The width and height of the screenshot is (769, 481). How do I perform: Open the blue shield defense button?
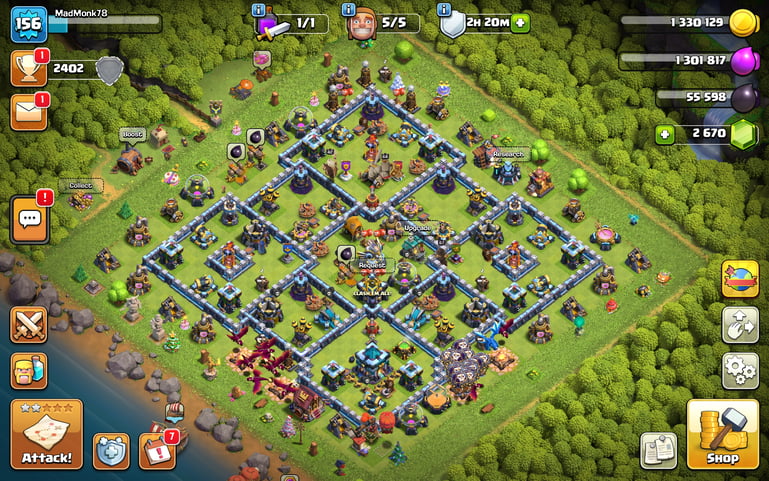[x=110, y=451]
